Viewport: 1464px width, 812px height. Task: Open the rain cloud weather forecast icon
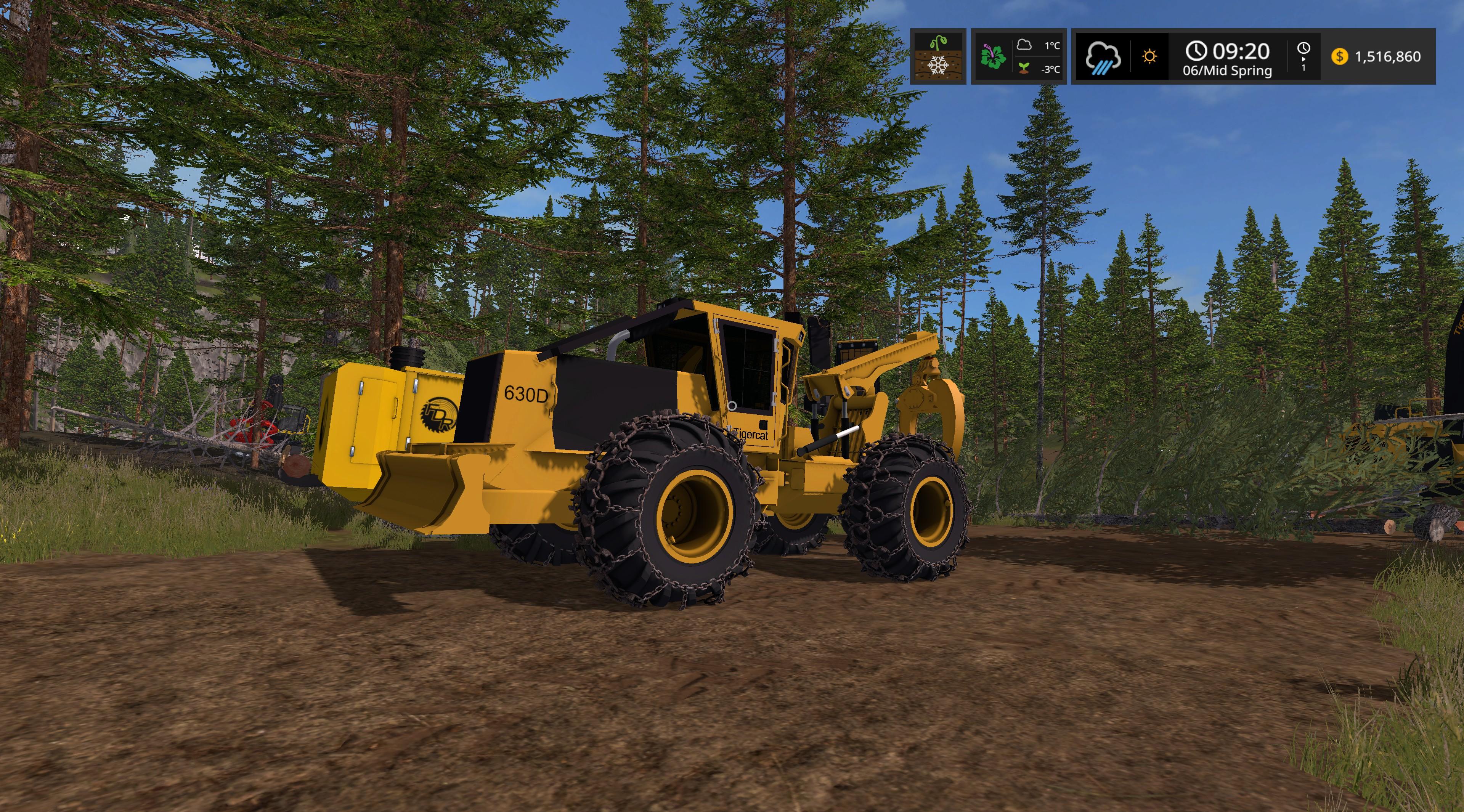(1103, 58)
